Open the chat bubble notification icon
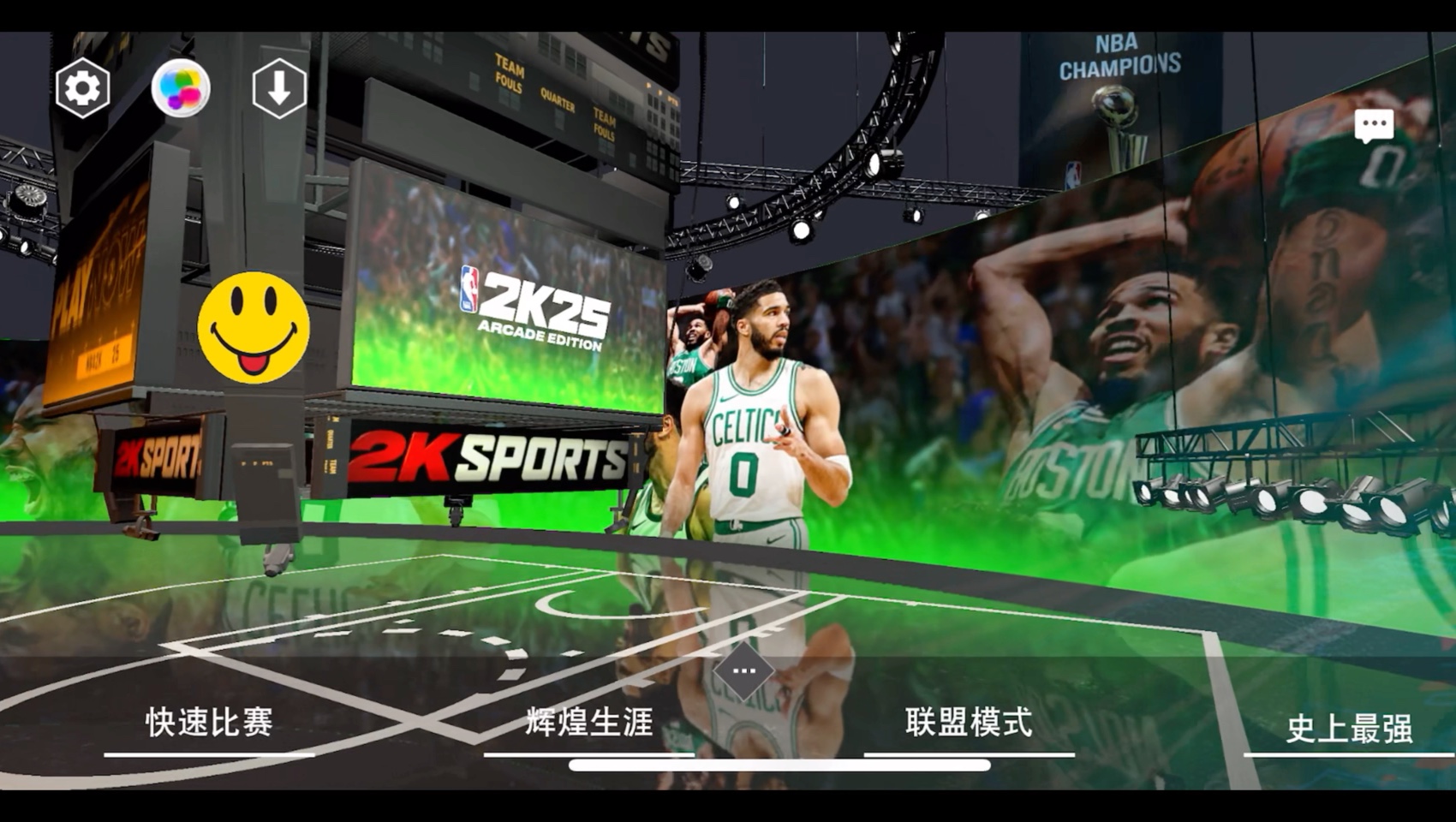Screen dimensions: 1456x822 [x=1374, y=125]
